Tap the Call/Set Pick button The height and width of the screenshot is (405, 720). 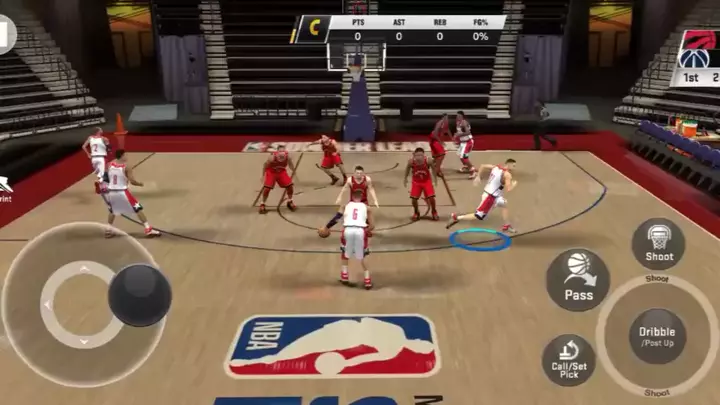pos(568,360)
